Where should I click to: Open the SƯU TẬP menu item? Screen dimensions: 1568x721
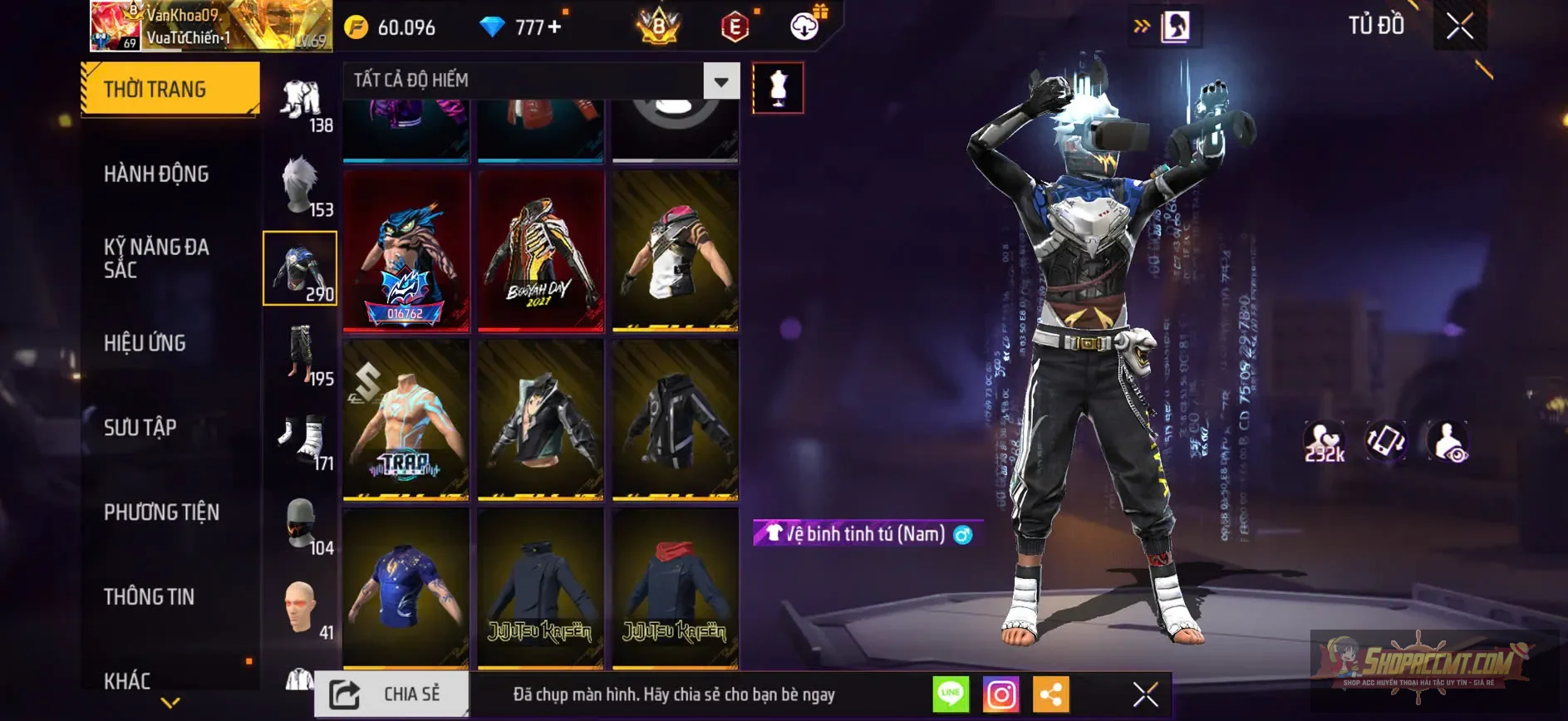pyautogui.click(x=141, y=427)
